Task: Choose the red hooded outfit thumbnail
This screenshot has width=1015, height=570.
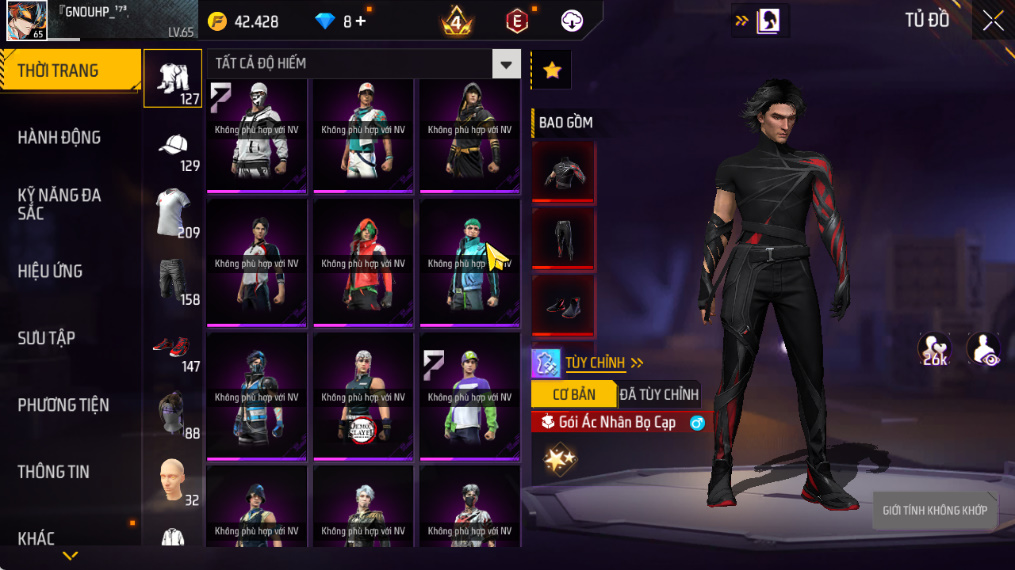Action: pyautogui.click(x=363, y=262)
